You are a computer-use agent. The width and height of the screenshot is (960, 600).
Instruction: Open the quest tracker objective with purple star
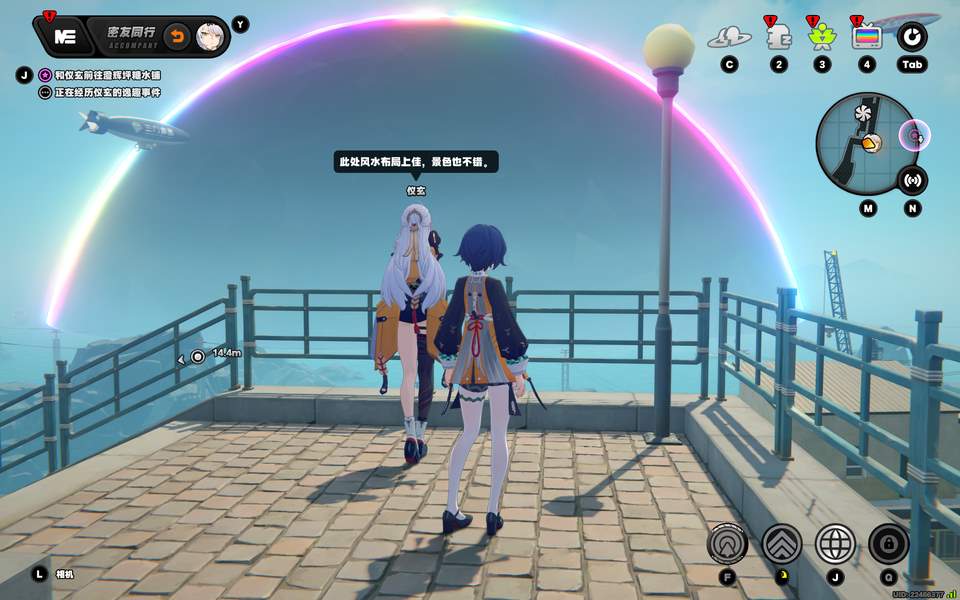(x=100, y=75)
